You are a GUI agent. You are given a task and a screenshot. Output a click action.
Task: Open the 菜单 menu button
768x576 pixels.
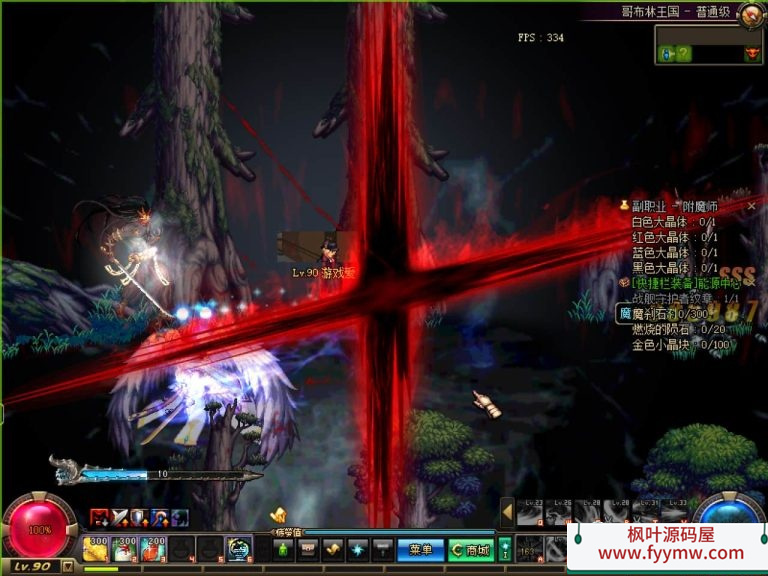[x=420, y=549]
